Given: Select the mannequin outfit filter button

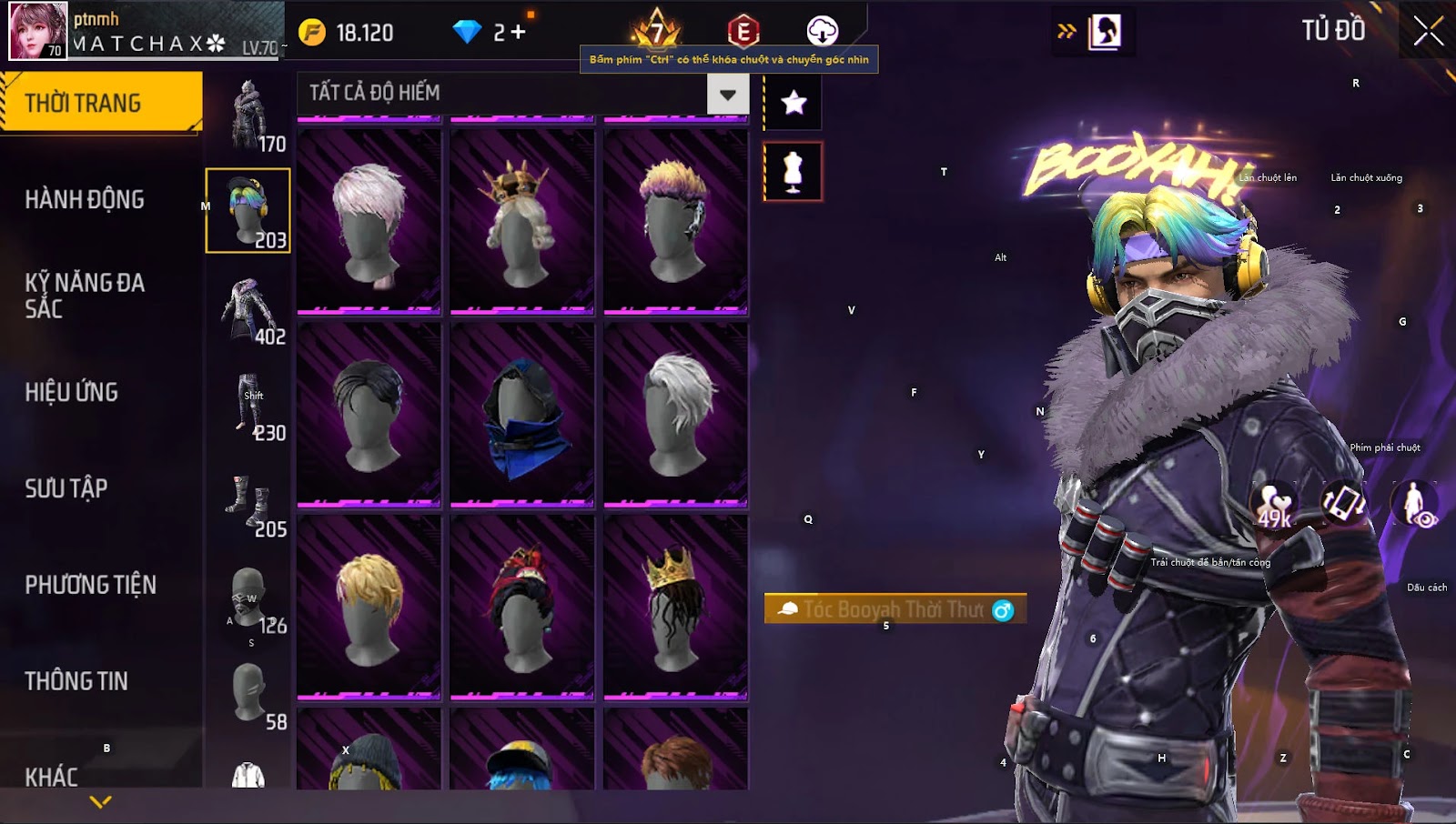Looking at the screenshot, I should pyautogui.click(x=793, y=171).
